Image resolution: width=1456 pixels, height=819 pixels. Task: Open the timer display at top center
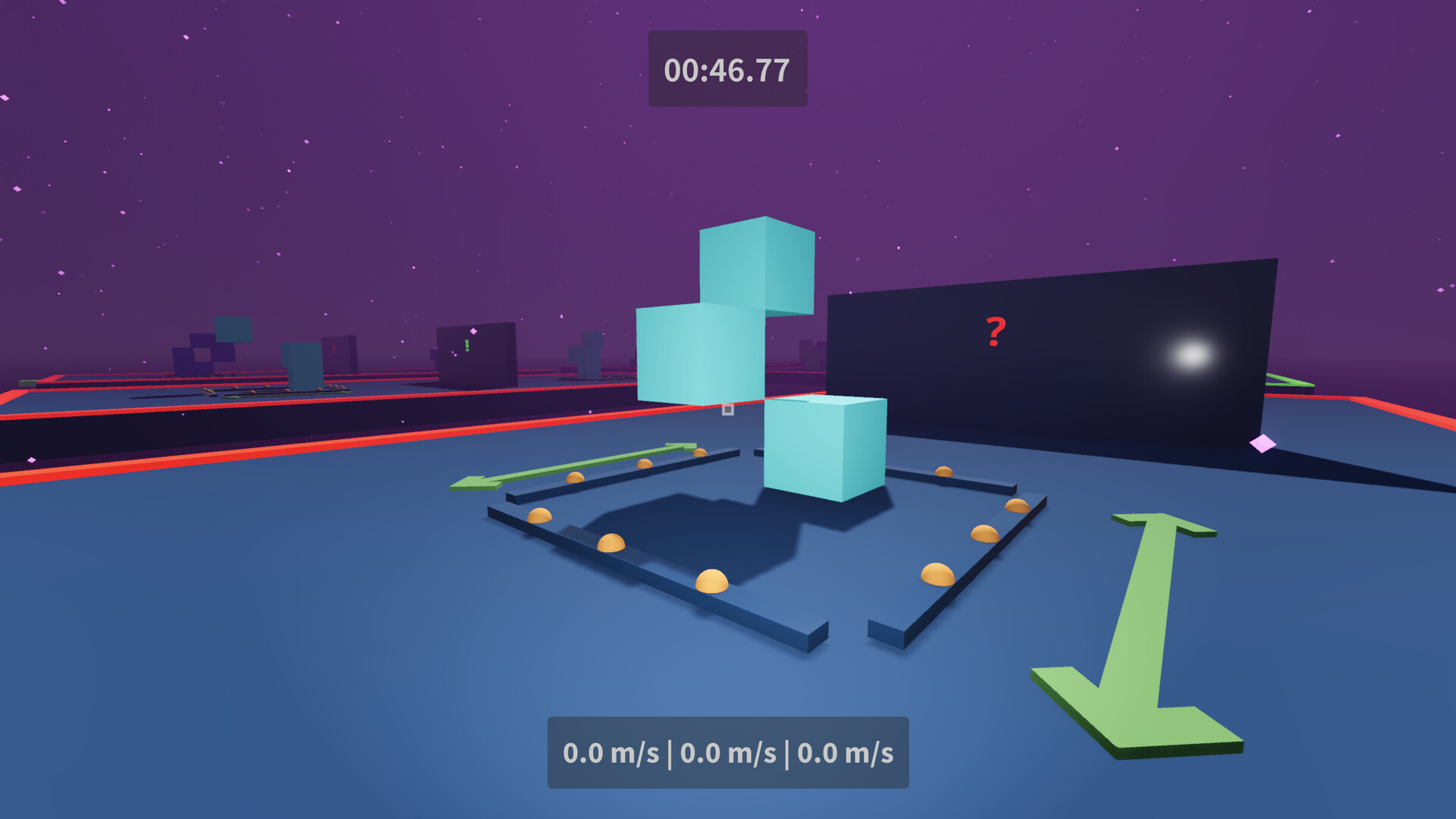(726, 69)
